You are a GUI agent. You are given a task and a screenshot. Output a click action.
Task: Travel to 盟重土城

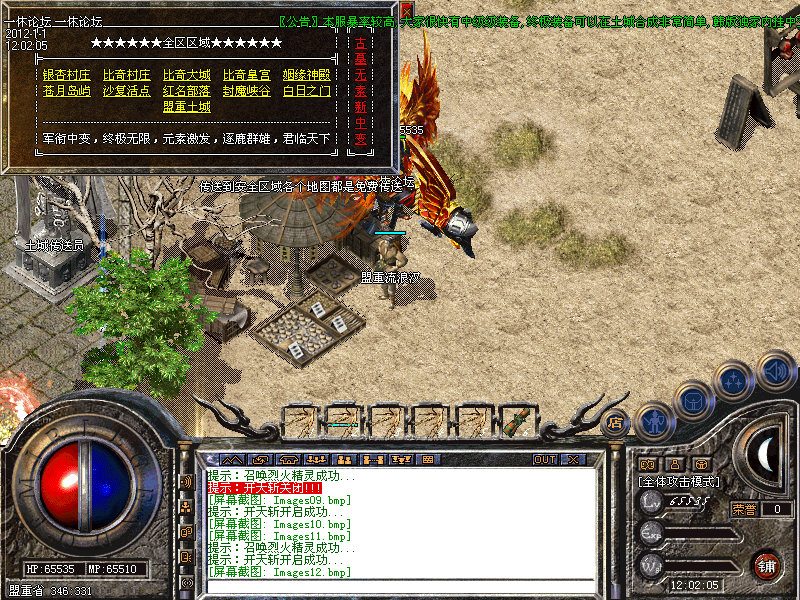186,107
